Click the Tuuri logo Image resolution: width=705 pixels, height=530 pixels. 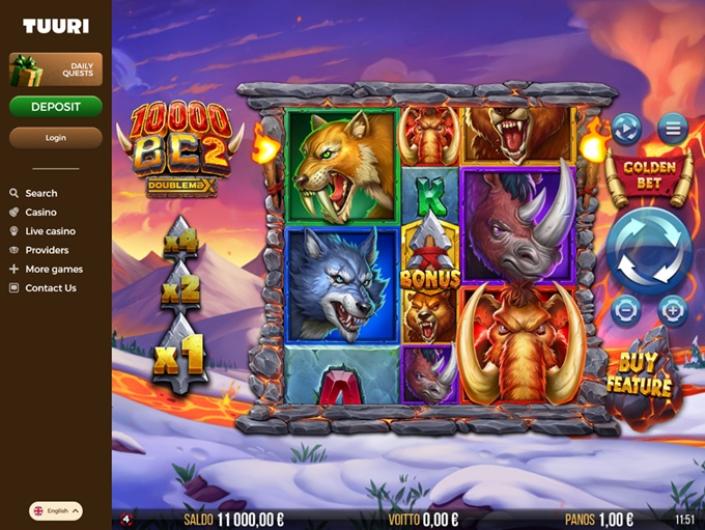click(x=56, y=26)
